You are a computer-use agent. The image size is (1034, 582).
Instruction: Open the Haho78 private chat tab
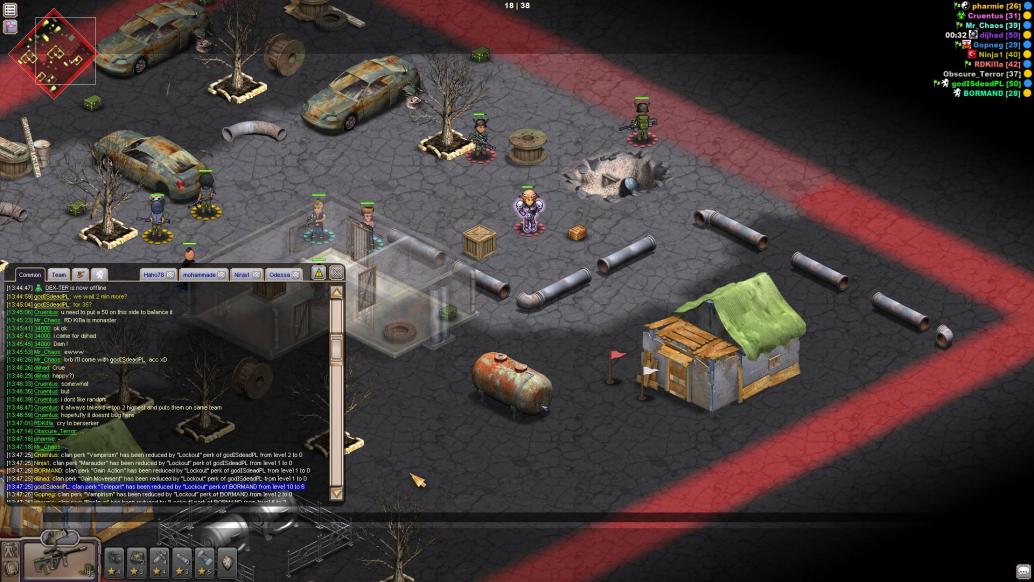pyautogui.click(x=153, y=274)
